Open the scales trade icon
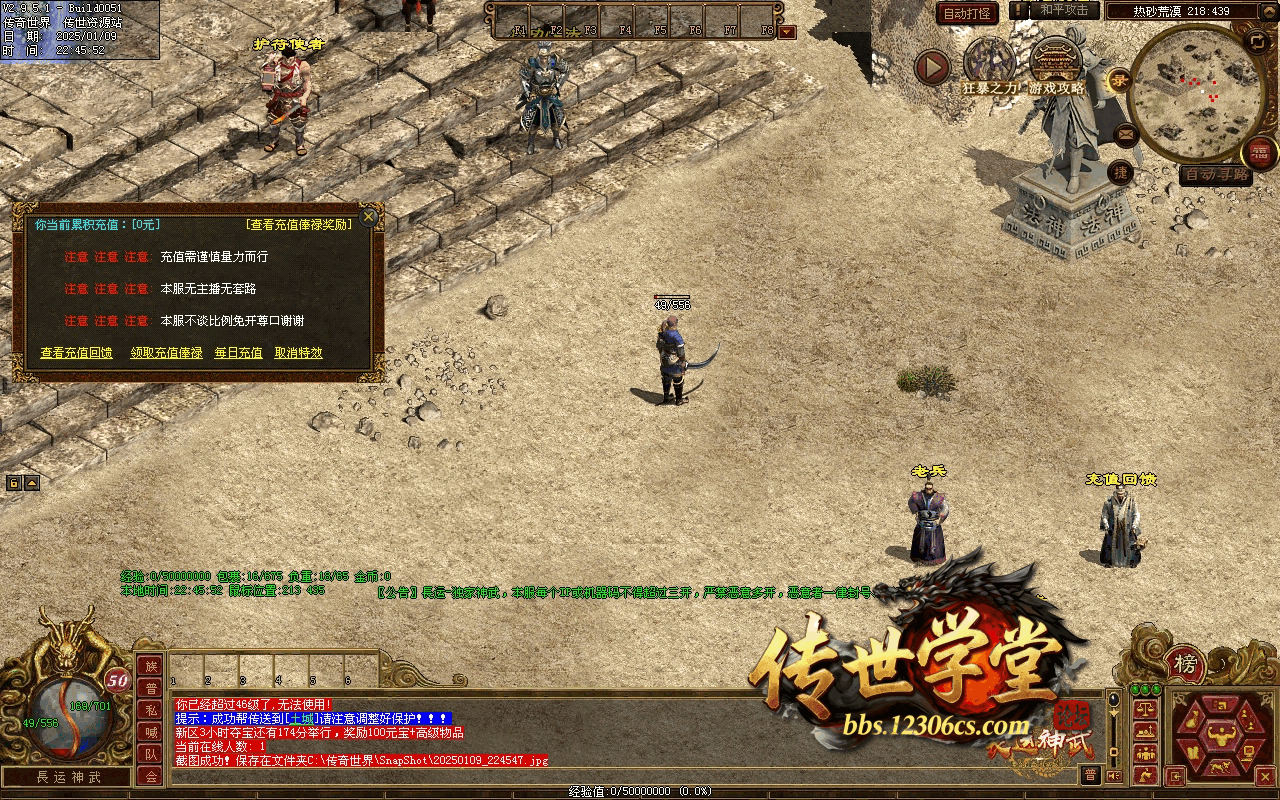The image size is (1280, 800). click(1144, 706)
